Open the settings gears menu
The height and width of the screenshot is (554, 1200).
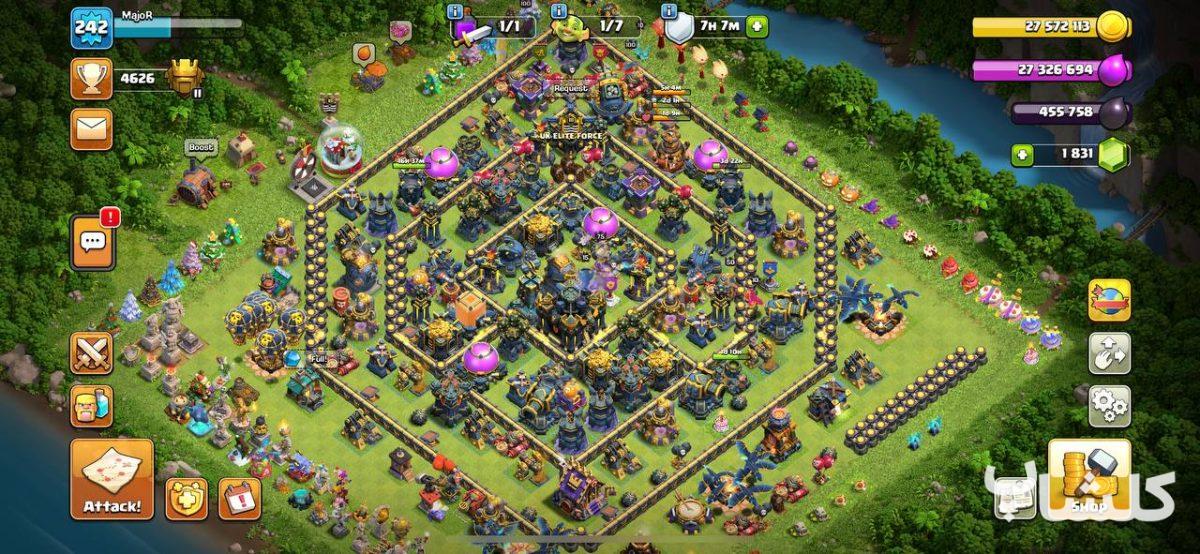click(1109, 406)
